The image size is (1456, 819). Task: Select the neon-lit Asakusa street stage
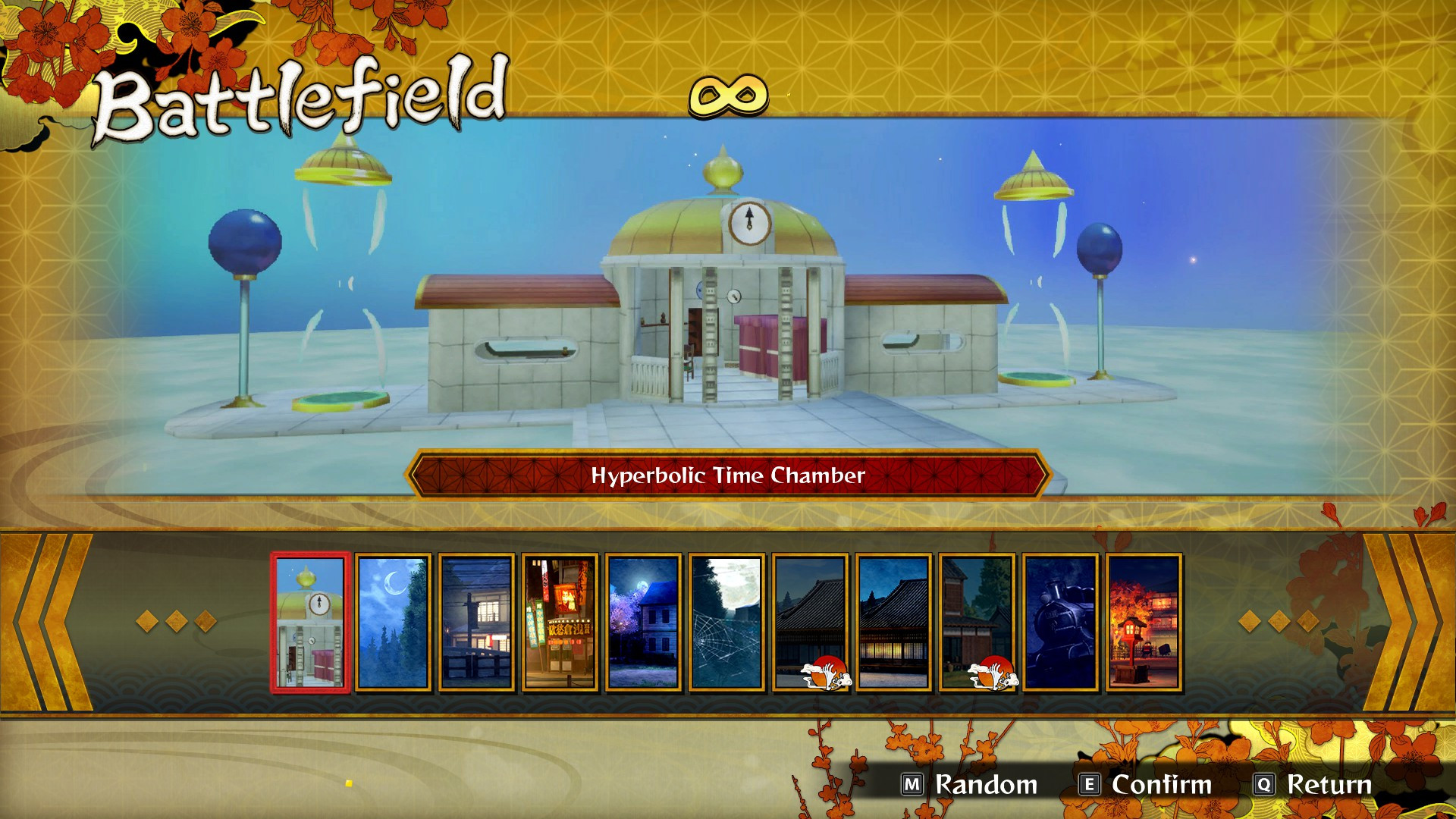[559, 623]
